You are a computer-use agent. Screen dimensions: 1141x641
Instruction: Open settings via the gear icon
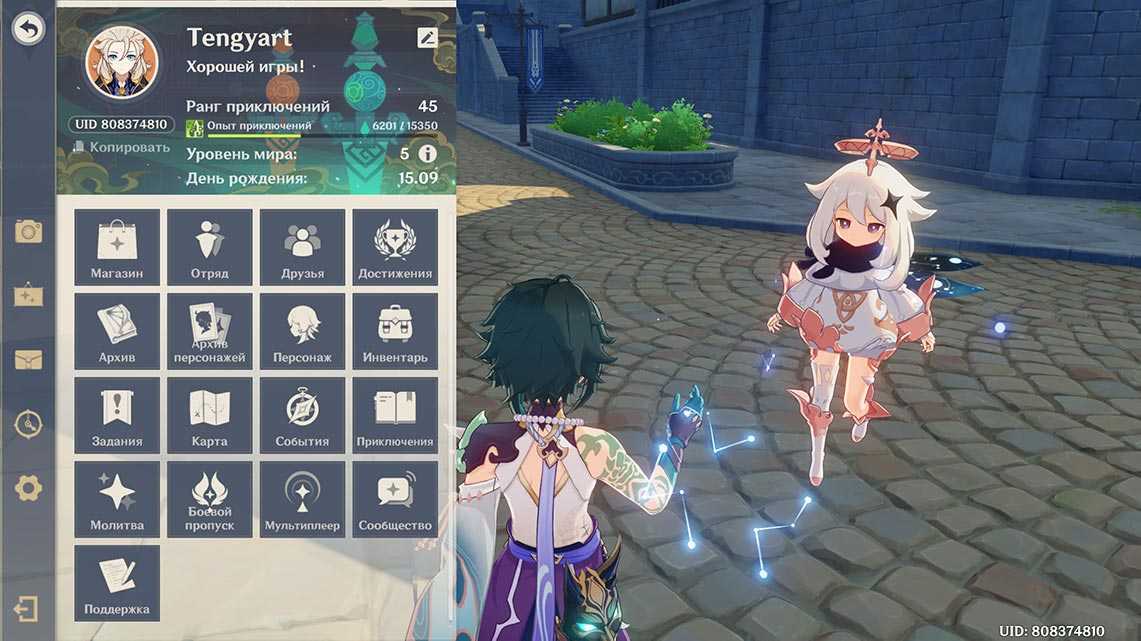[x=28, y=488]
